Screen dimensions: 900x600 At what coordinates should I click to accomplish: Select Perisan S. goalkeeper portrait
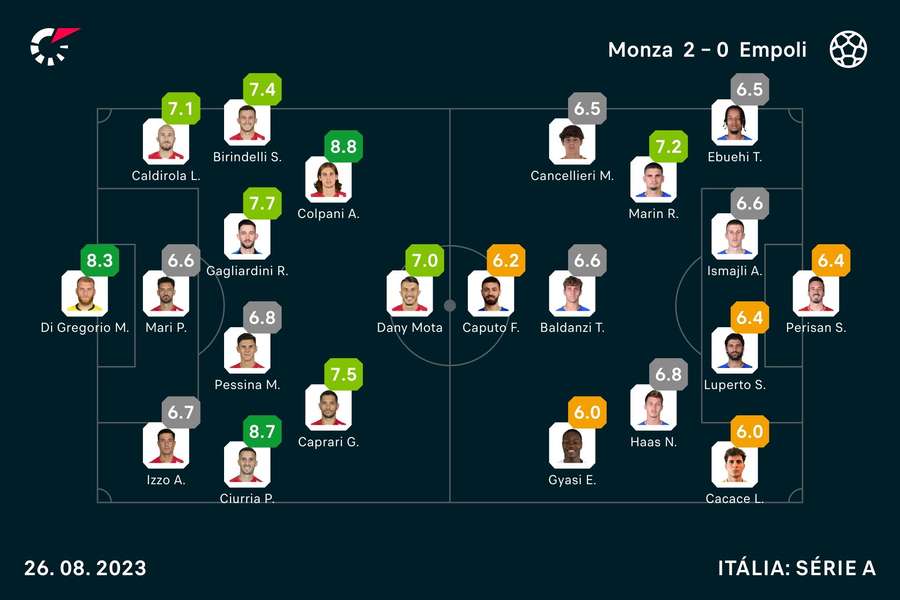pyautogui.click(x=815, y=293)
